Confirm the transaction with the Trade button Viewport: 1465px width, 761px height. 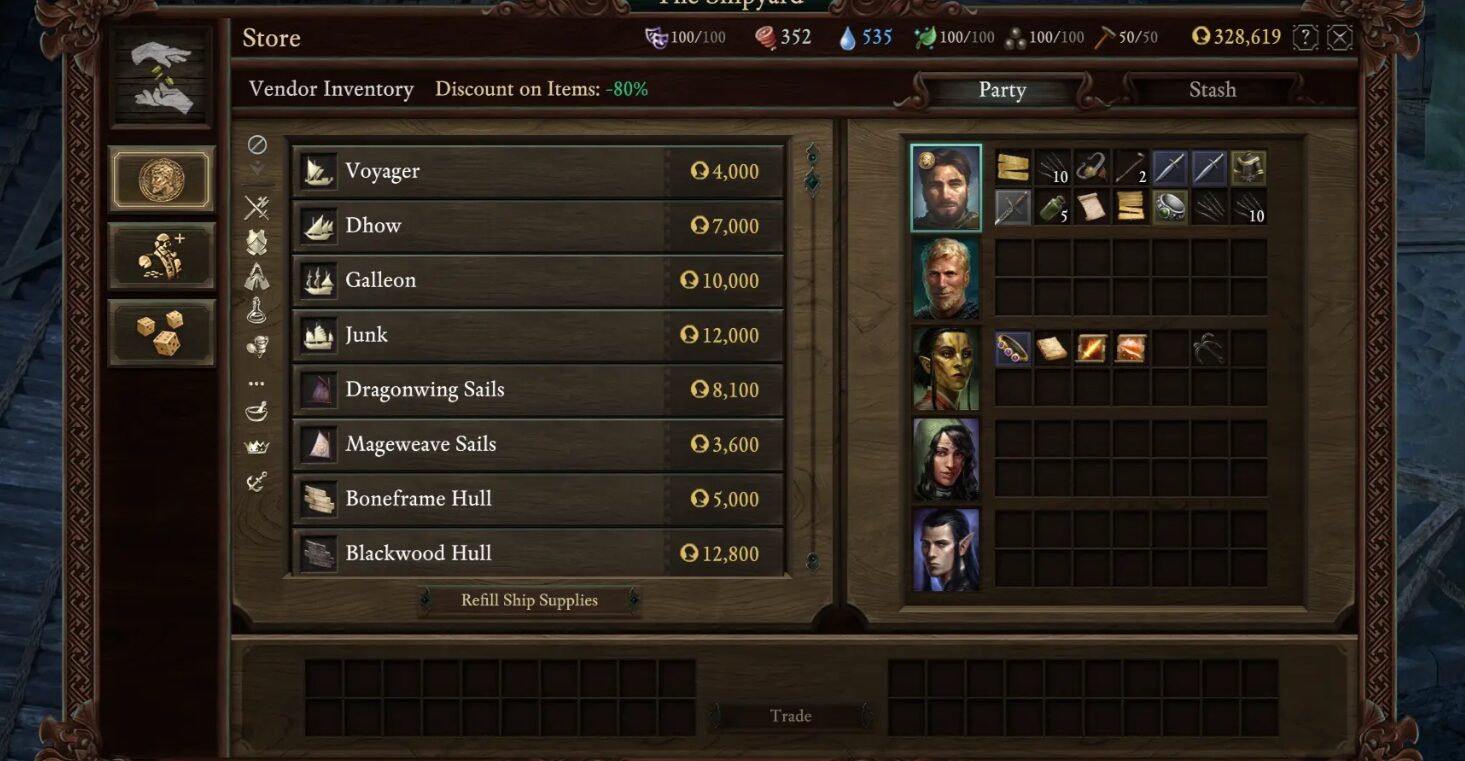coord(790,716)
